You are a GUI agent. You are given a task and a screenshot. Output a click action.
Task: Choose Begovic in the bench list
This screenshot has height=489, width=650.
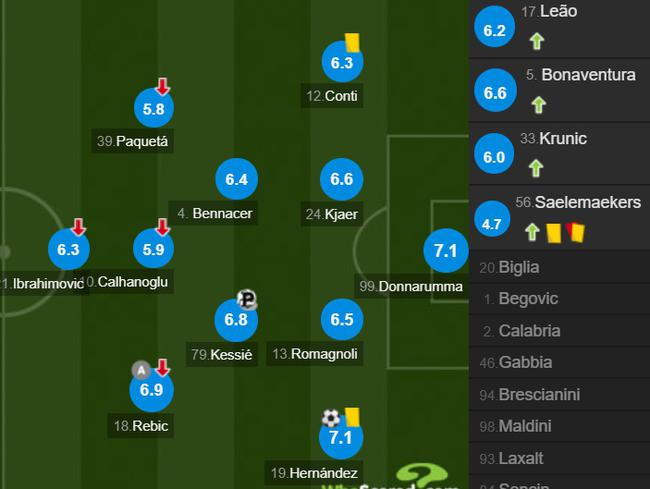[x=528, y=299]
